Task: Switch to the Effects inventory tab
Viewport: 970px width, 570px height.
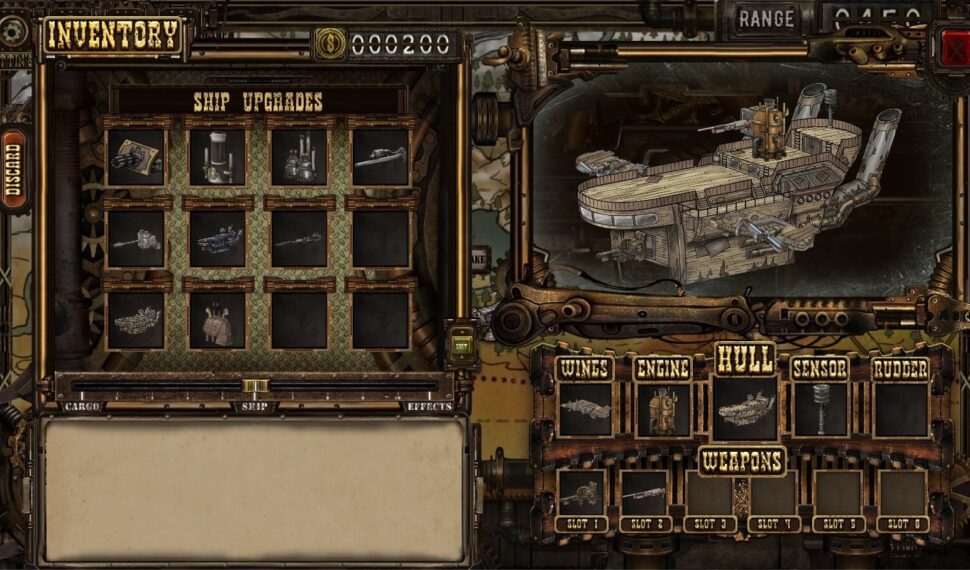Action: pyautogui.click(x=429, y=407)
